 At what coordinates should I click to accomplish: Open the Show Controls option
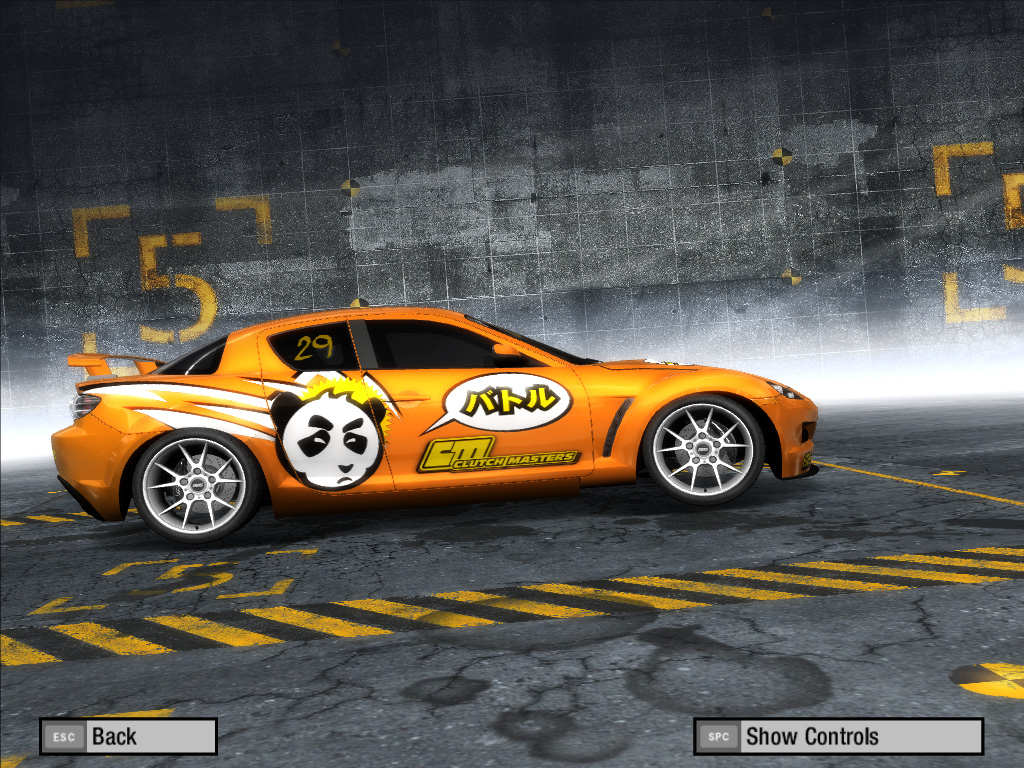tap(838, 737)
